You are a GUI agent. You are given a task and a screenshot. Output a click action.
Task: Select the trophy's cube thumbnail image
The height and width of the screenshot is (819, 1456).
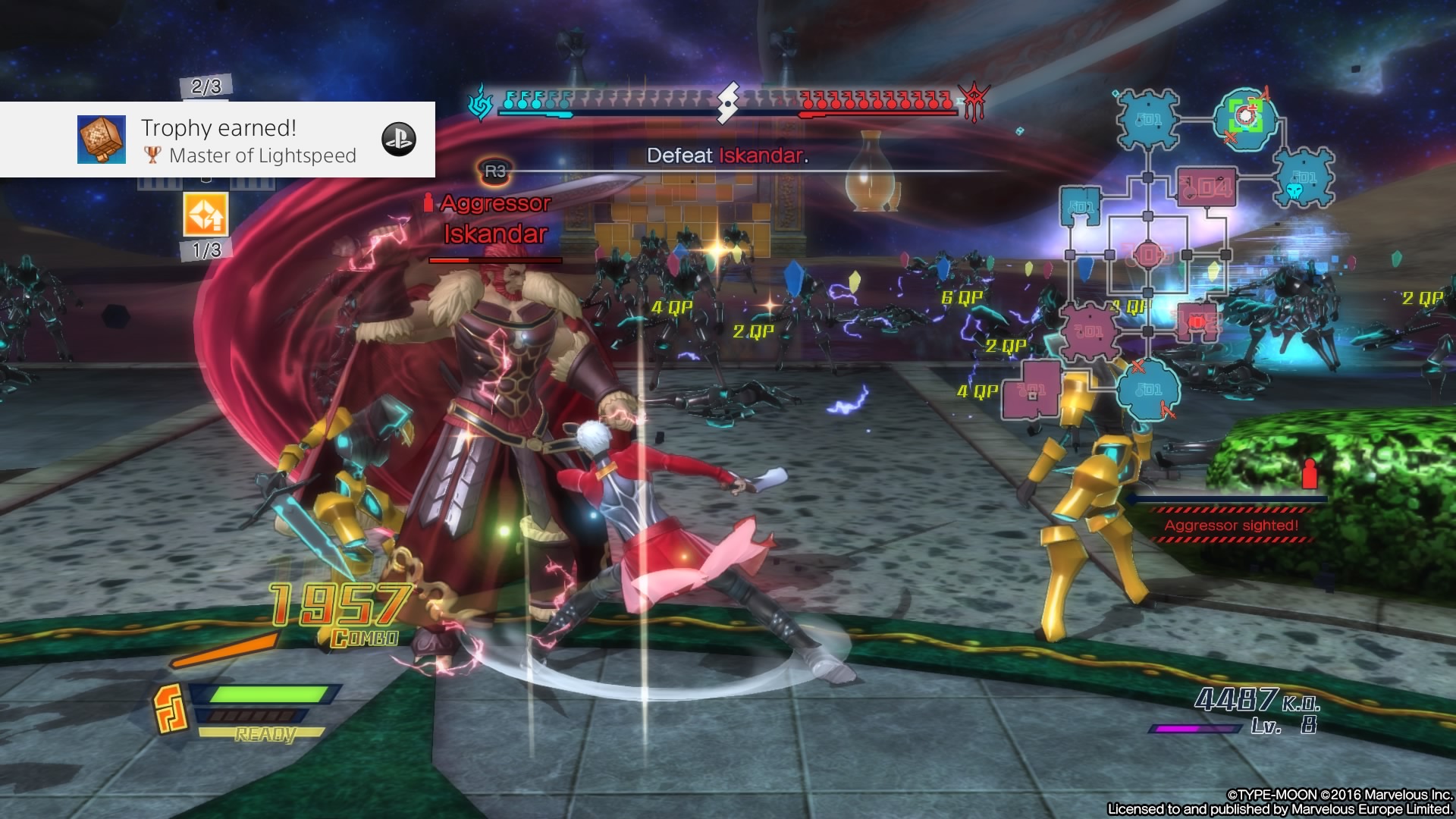point(102,140)
